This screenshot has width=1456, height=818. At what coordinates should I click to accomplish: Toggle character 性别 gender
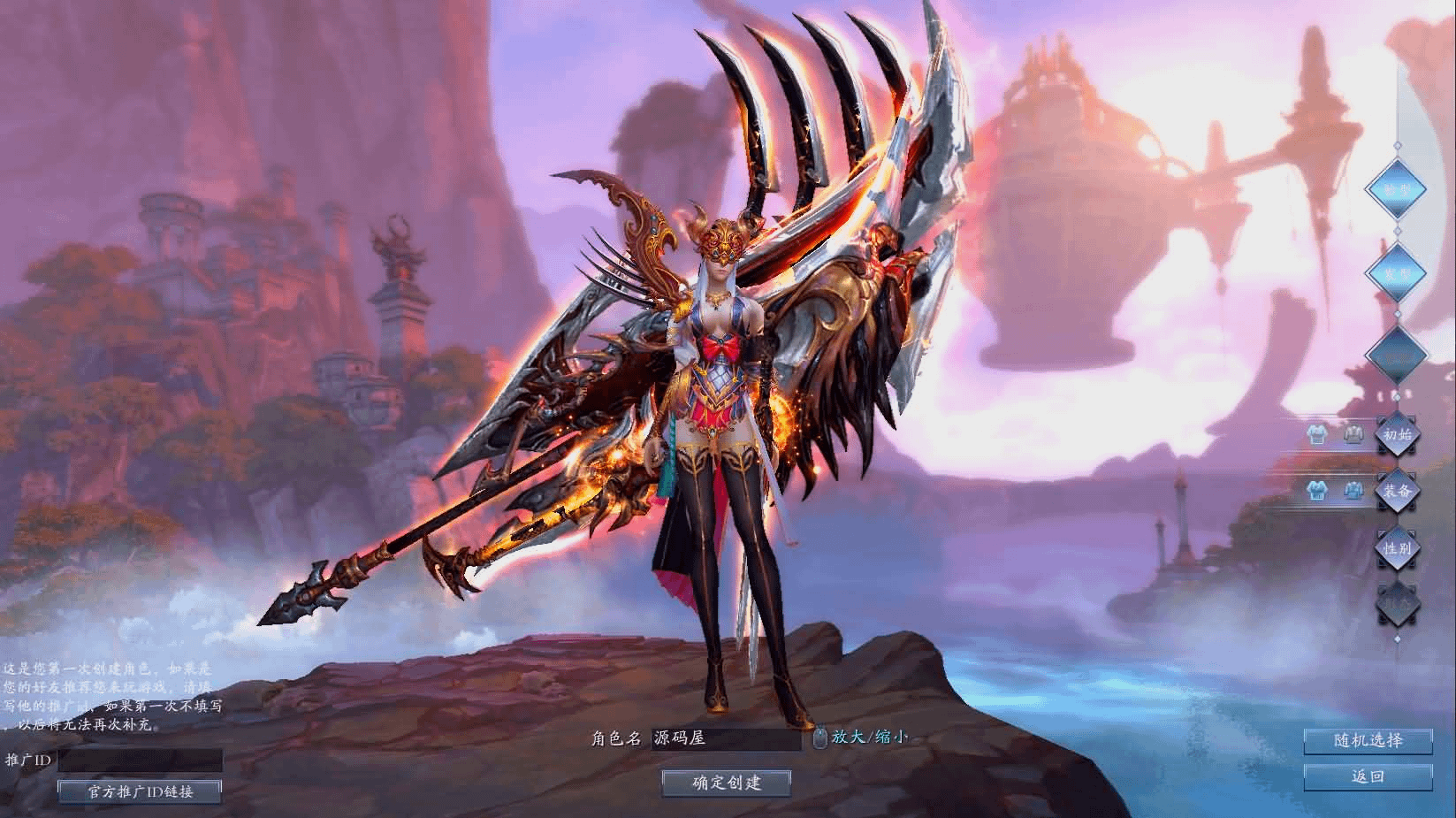(x=1397, y=548)
